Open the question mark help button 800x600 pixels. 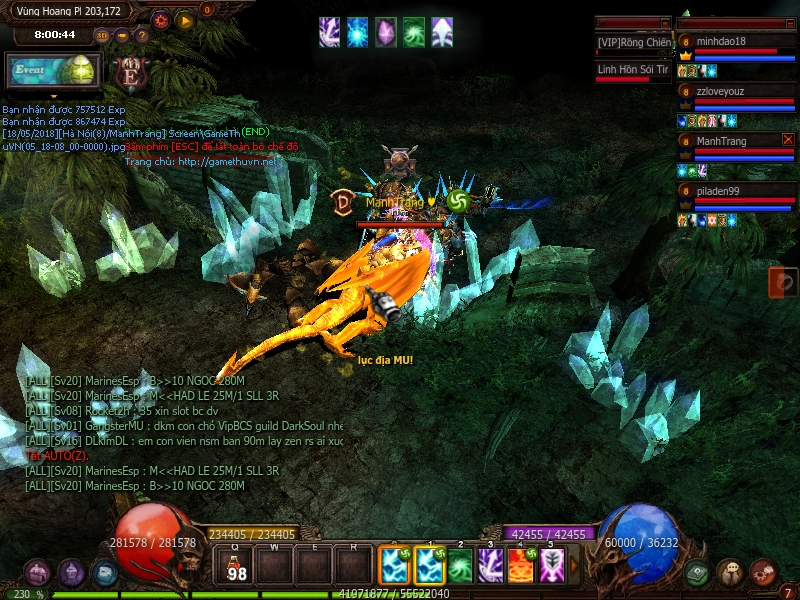click(142, 36)
